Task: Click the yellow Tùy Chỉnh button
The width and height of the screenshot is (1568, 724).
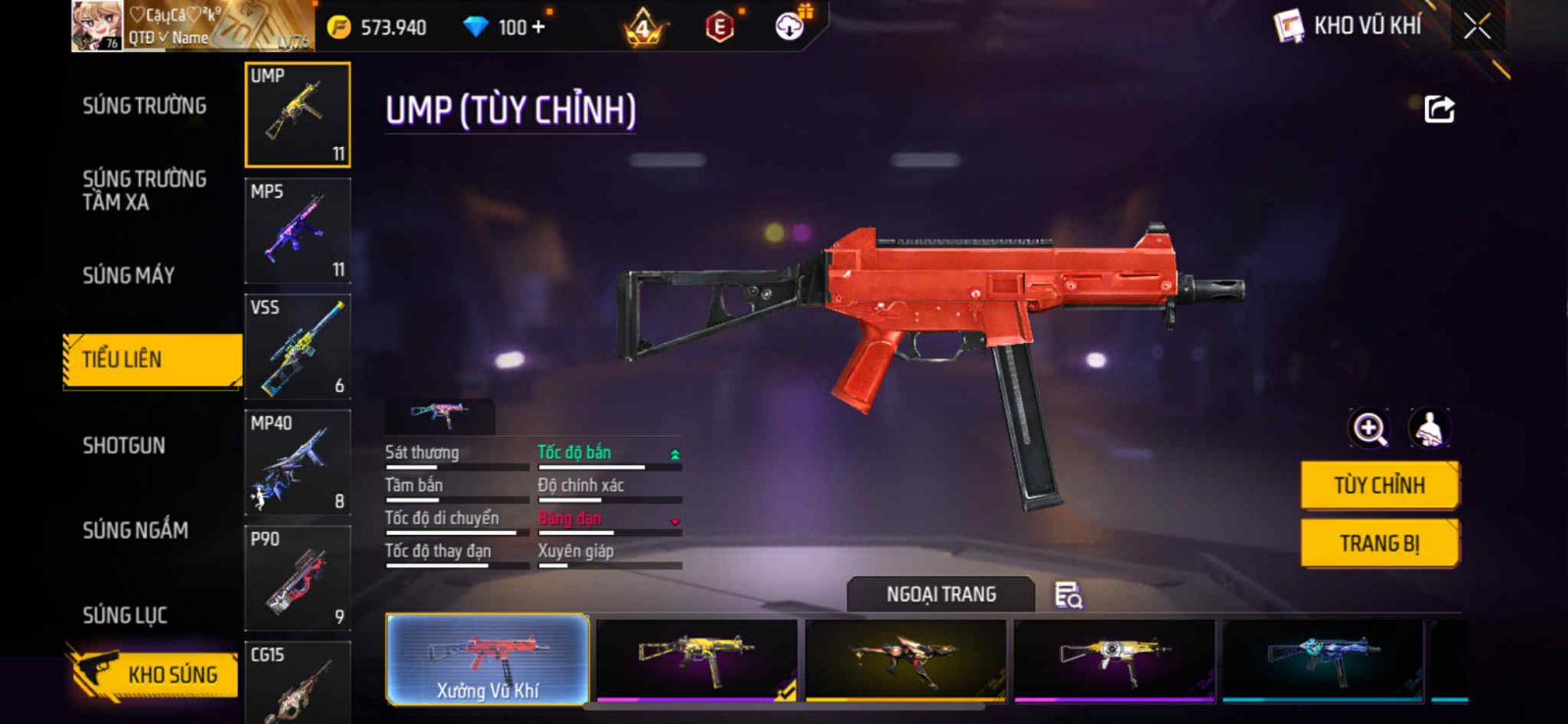Action: coord(1379,485)
